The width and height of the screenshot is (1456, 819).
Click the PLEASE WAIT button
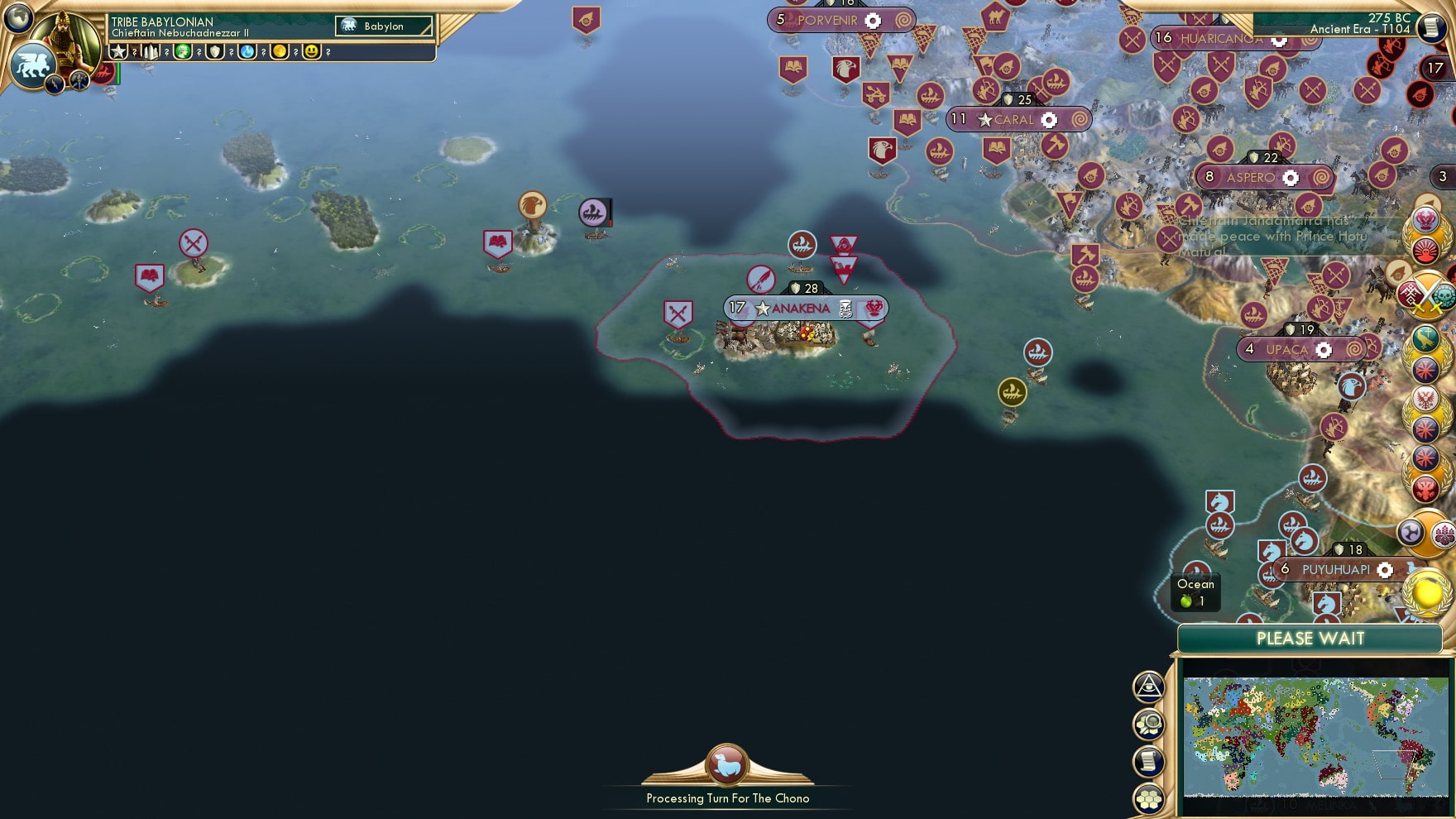tap(1310, 639)
